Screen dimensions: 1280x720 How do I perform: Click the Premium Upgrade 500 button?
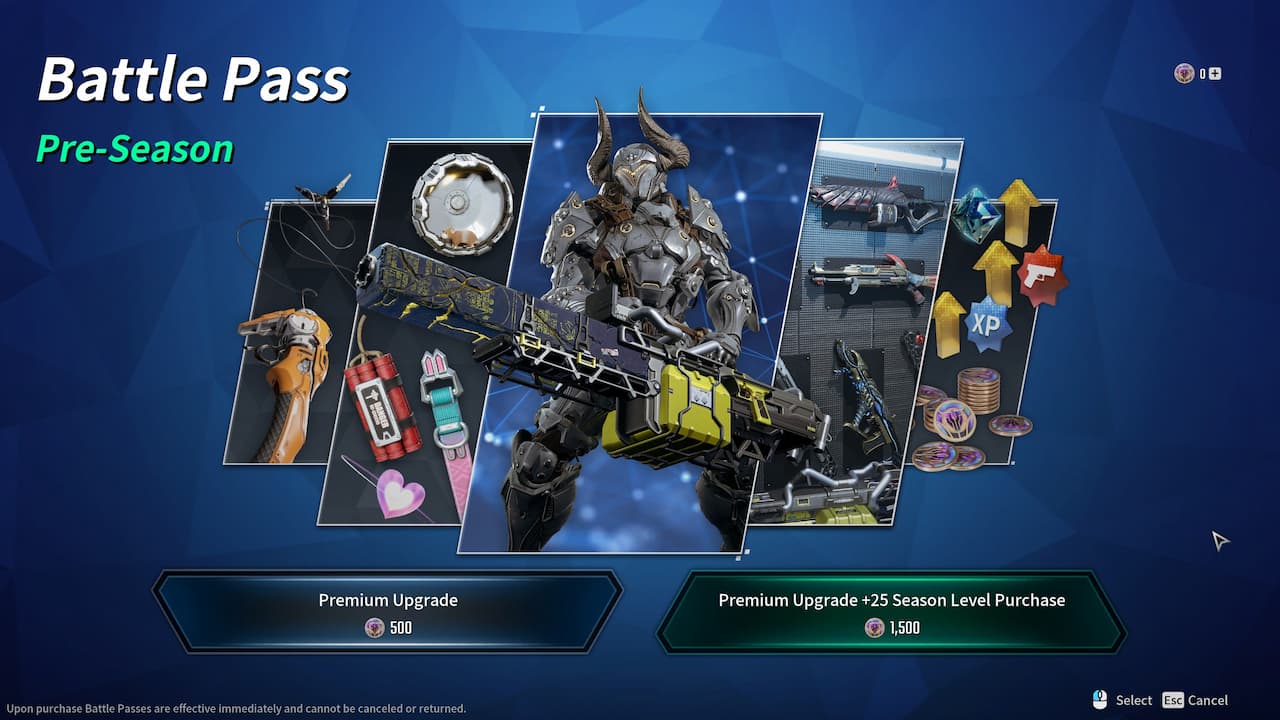387,611
